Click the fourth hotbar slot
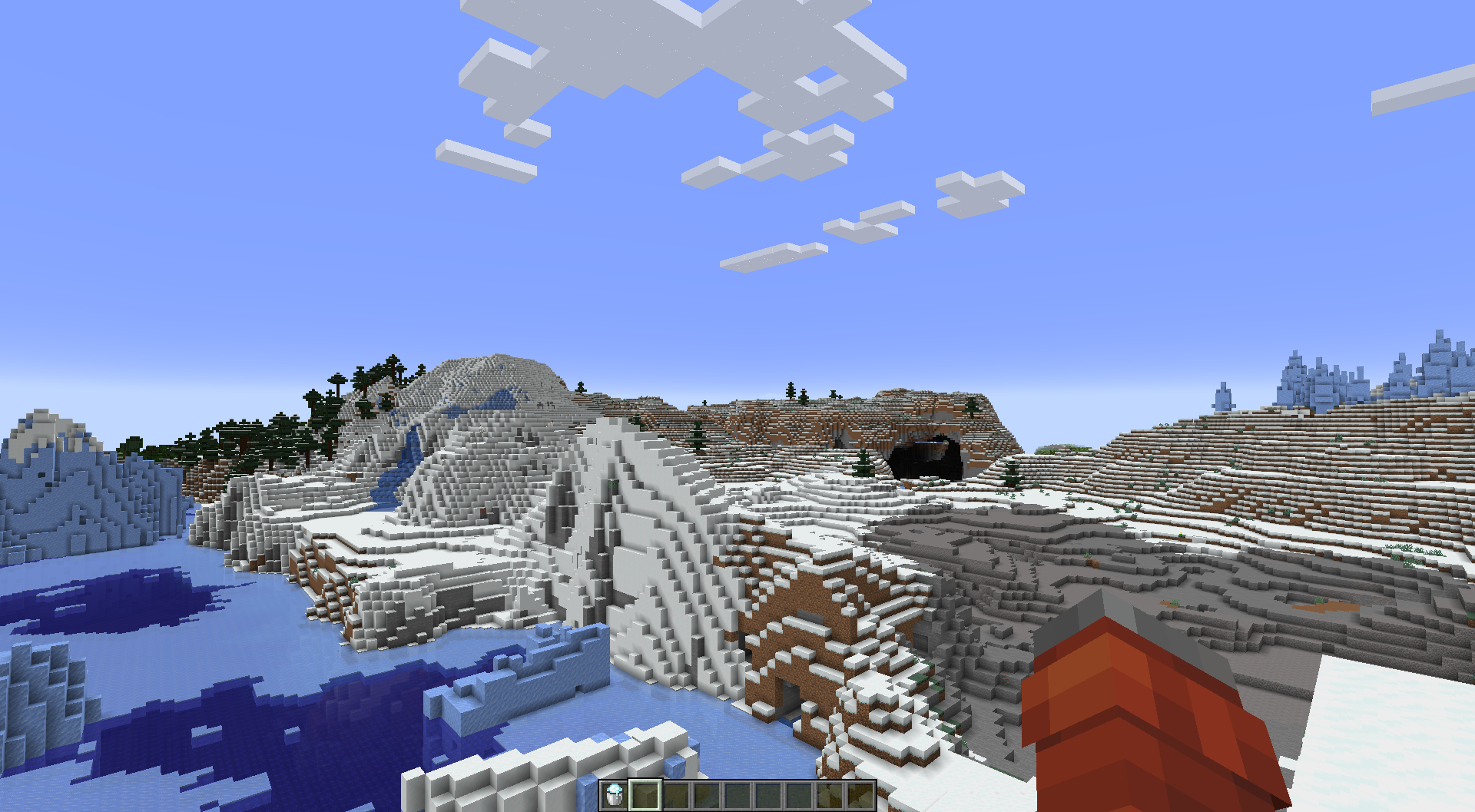1475x812 pixels. (707, 795)
